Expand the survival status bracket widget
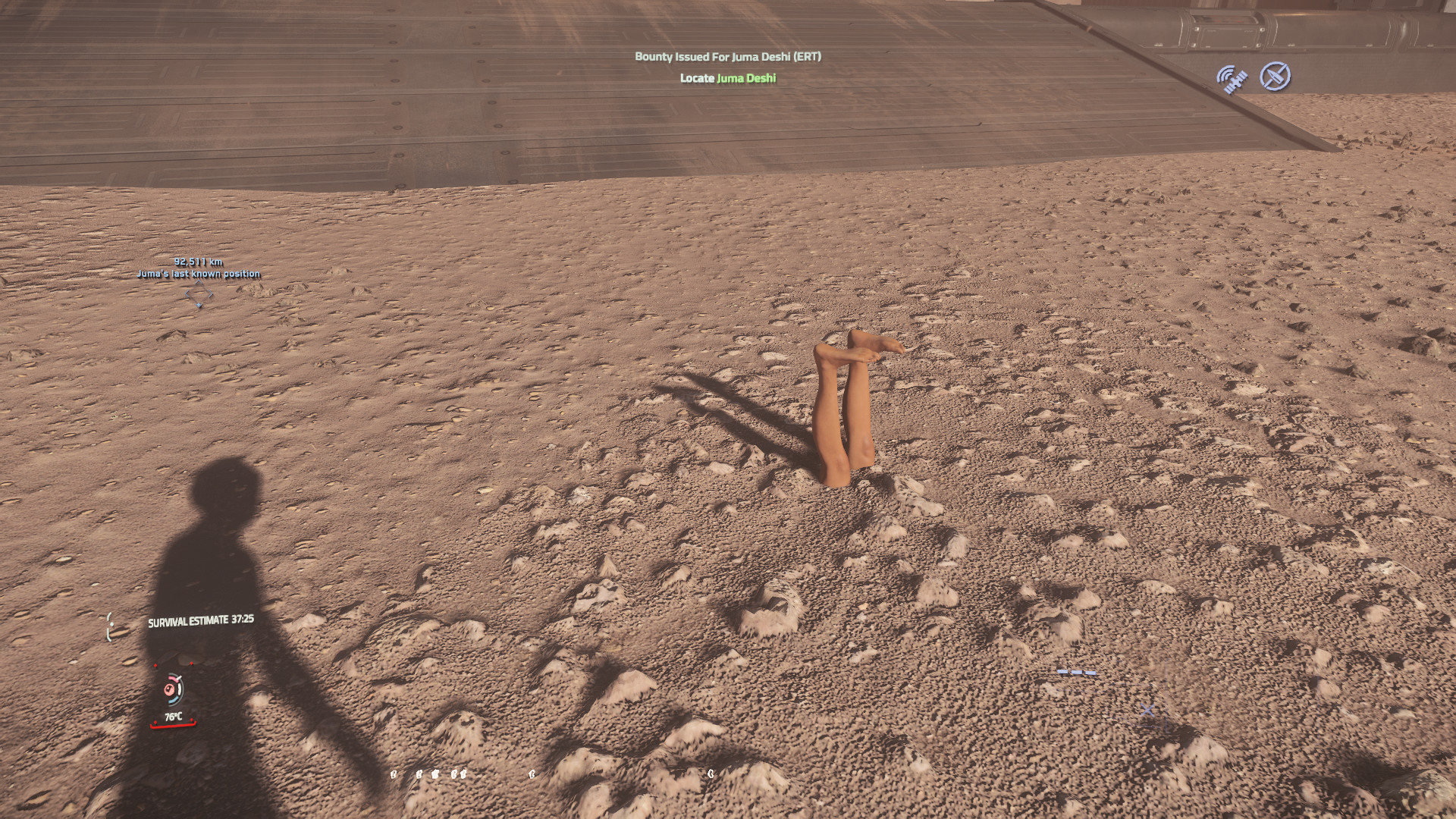 tap(111, 625)
